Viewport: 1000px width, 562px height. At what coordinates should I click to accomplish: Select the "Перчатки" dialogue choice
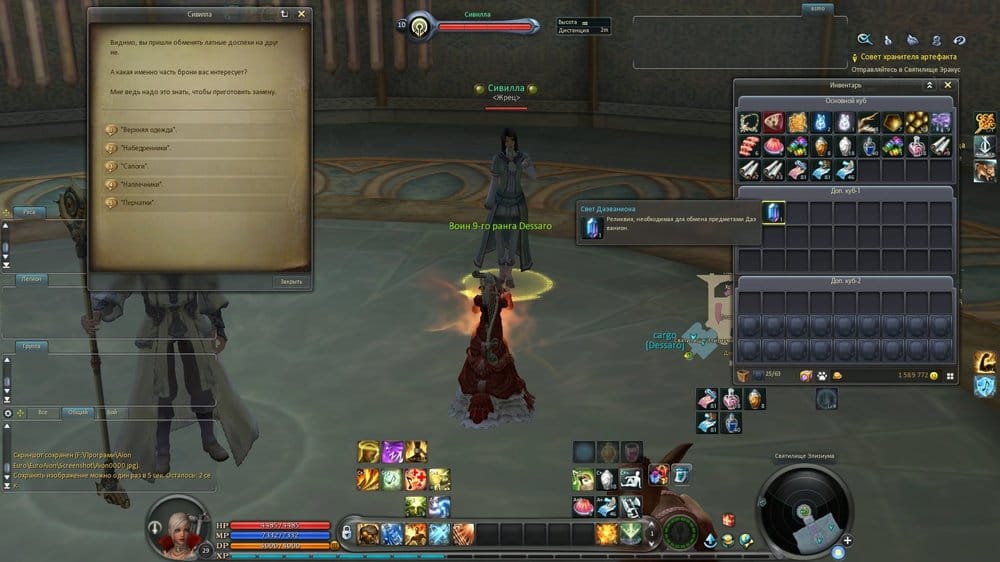click(x=137, y=203)
